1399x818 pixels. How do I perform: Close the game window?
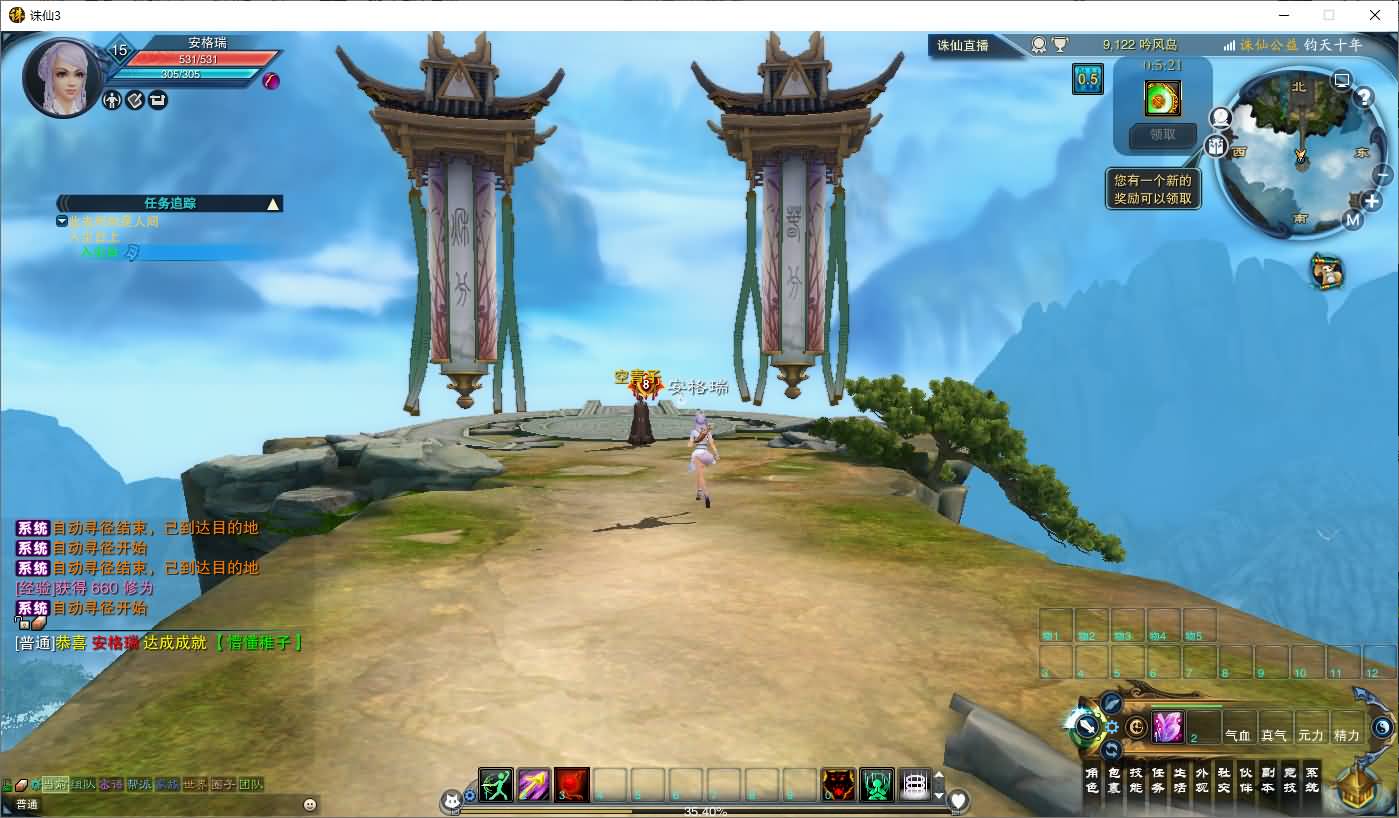click(1375, 15)
